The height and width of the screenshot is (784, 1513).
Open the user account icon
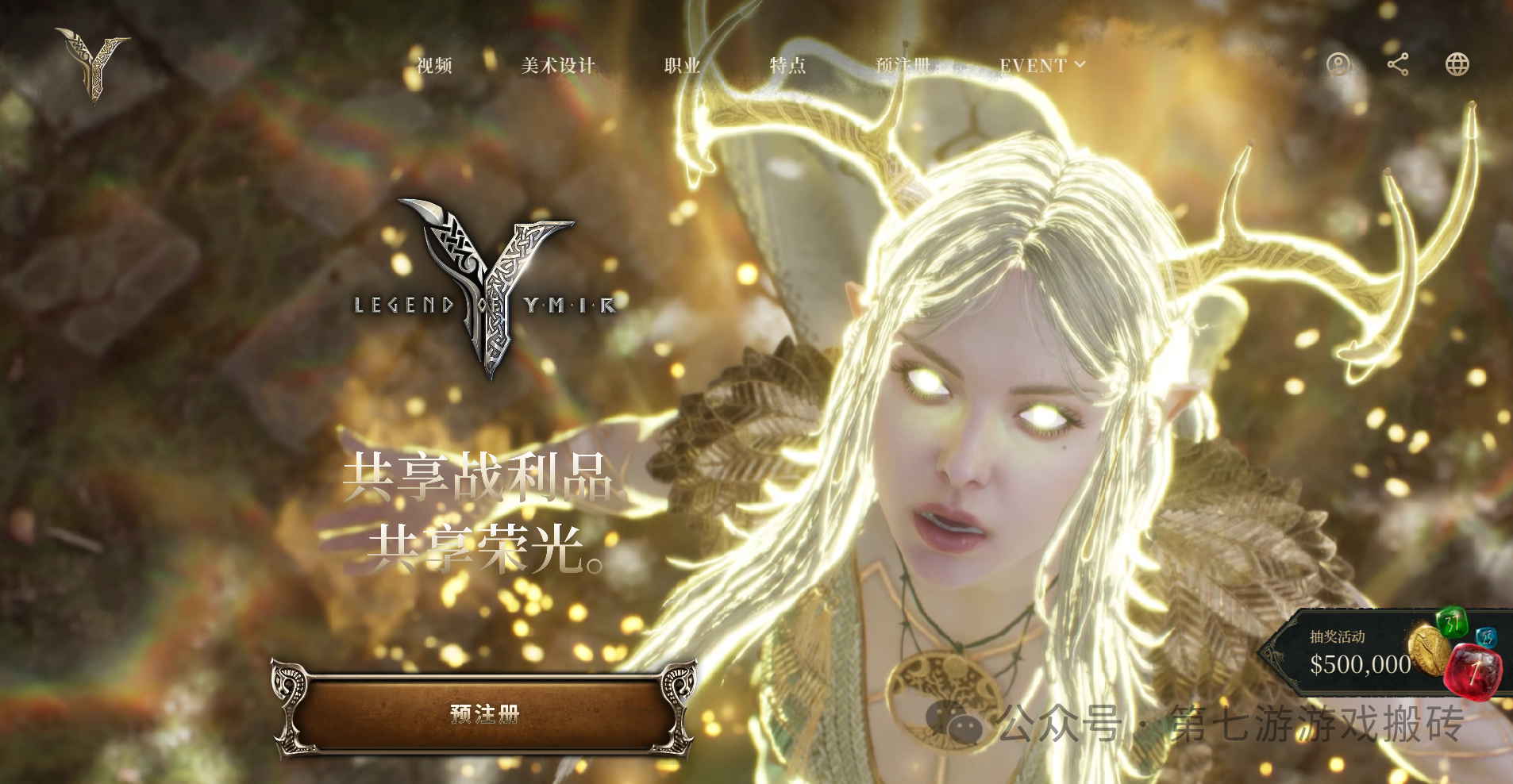click(x=1338, y=65)
